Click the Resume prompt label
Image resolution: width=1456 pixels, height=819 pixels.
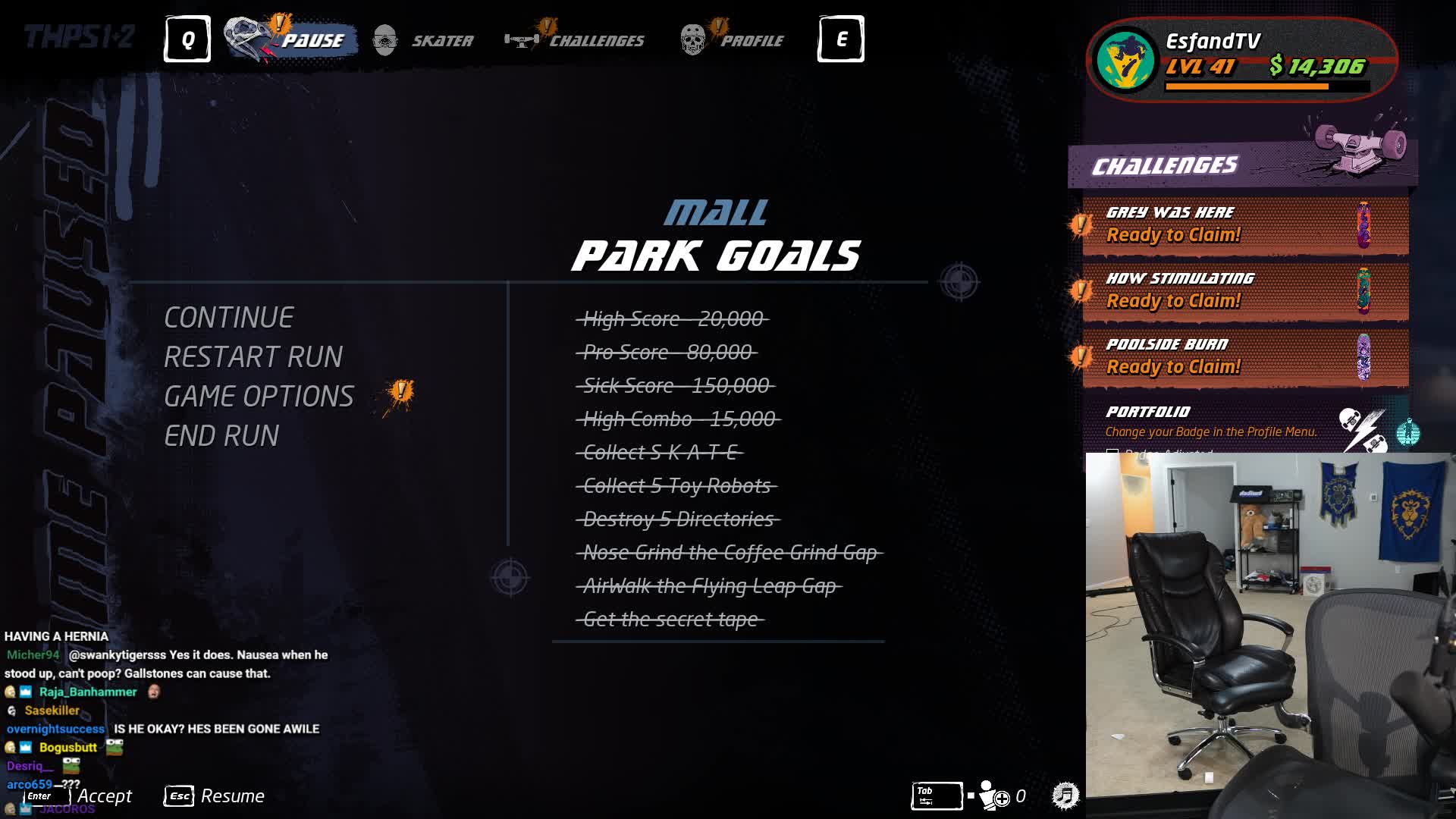(232, 796)
